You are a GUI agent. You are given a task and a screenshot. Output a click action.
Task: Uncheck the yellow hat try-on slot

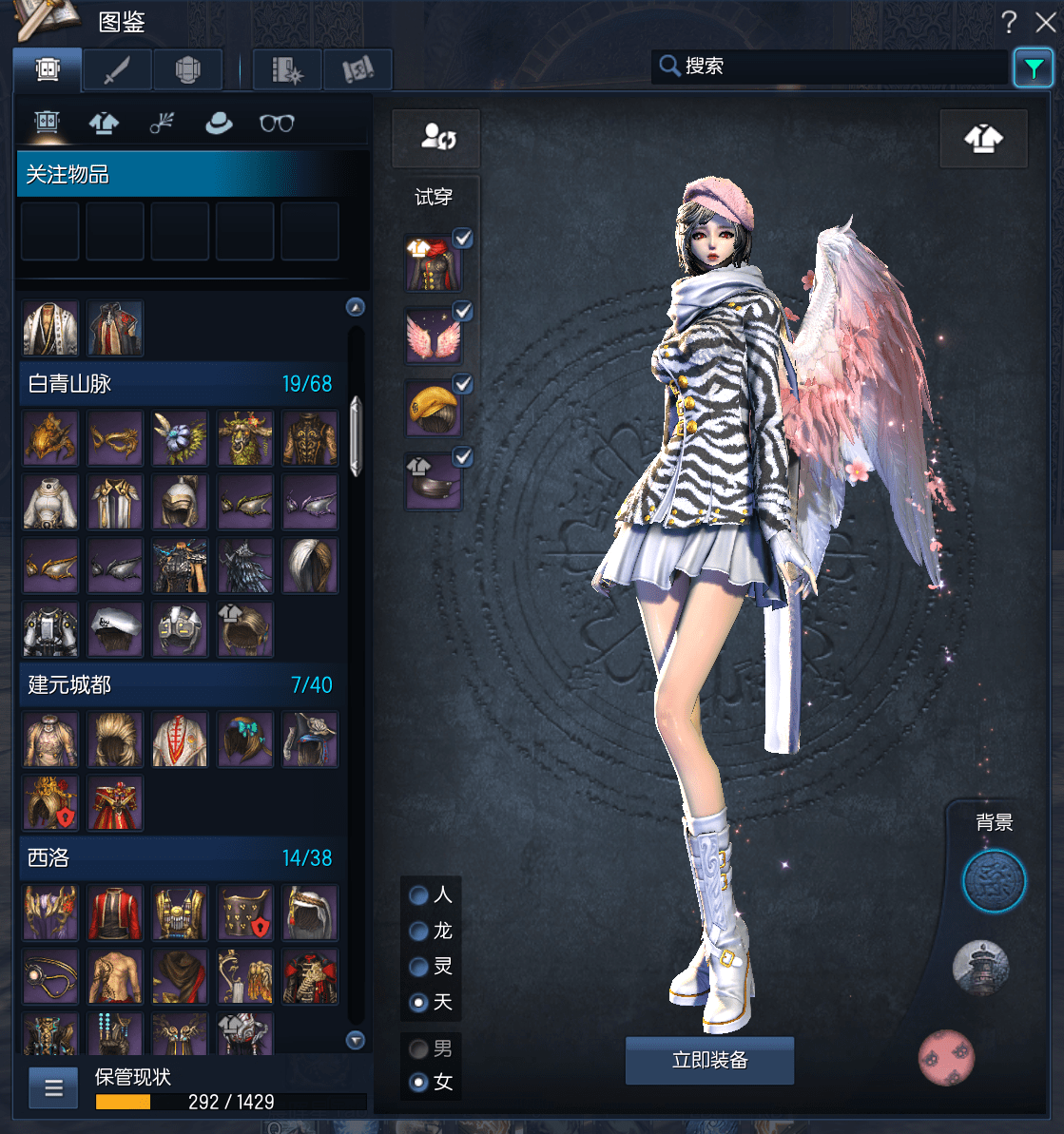[x=462, y=384]
